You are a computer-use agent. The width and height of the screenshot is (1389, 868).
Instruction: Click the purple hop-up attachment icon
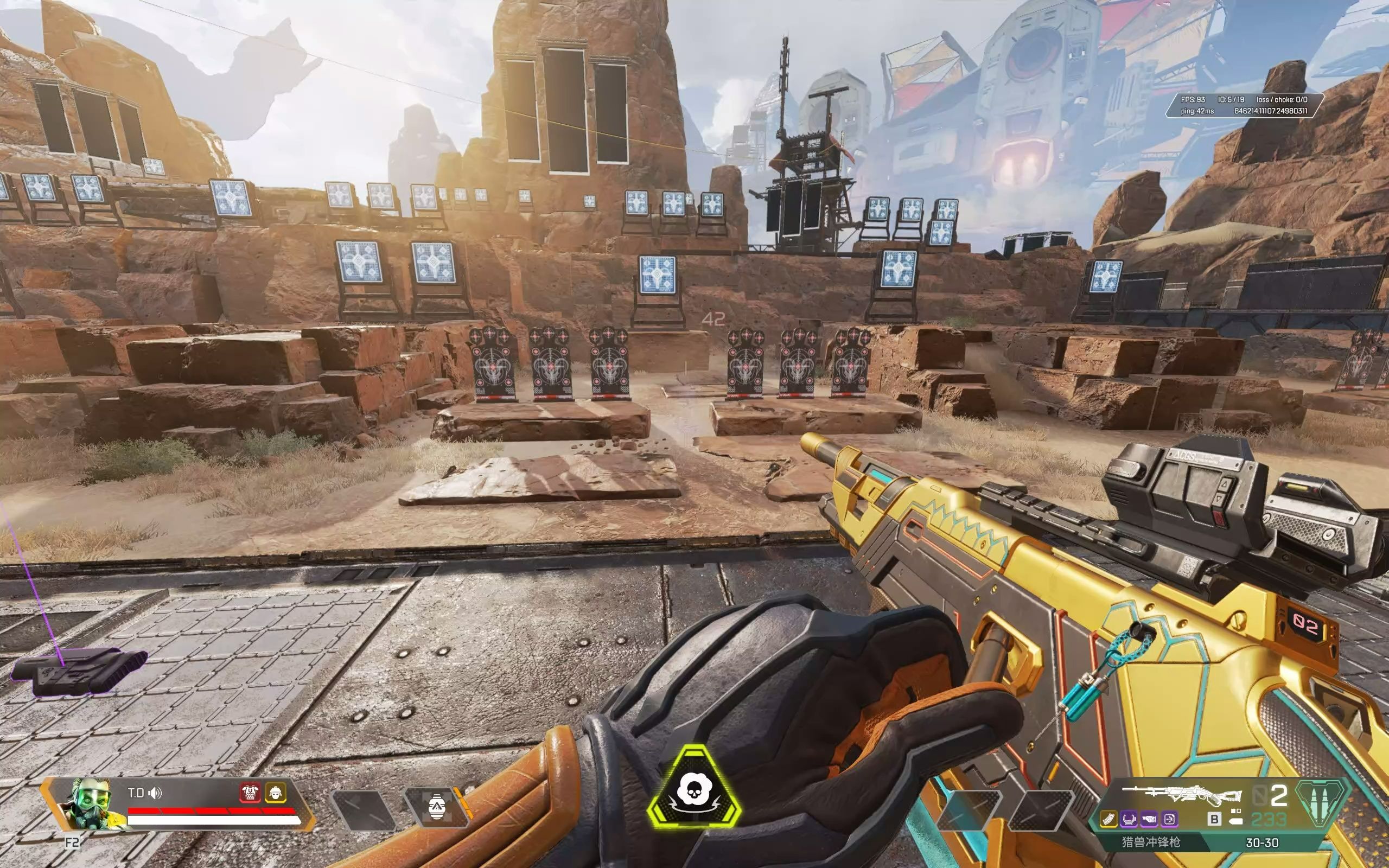click(x=1169, y=819)
